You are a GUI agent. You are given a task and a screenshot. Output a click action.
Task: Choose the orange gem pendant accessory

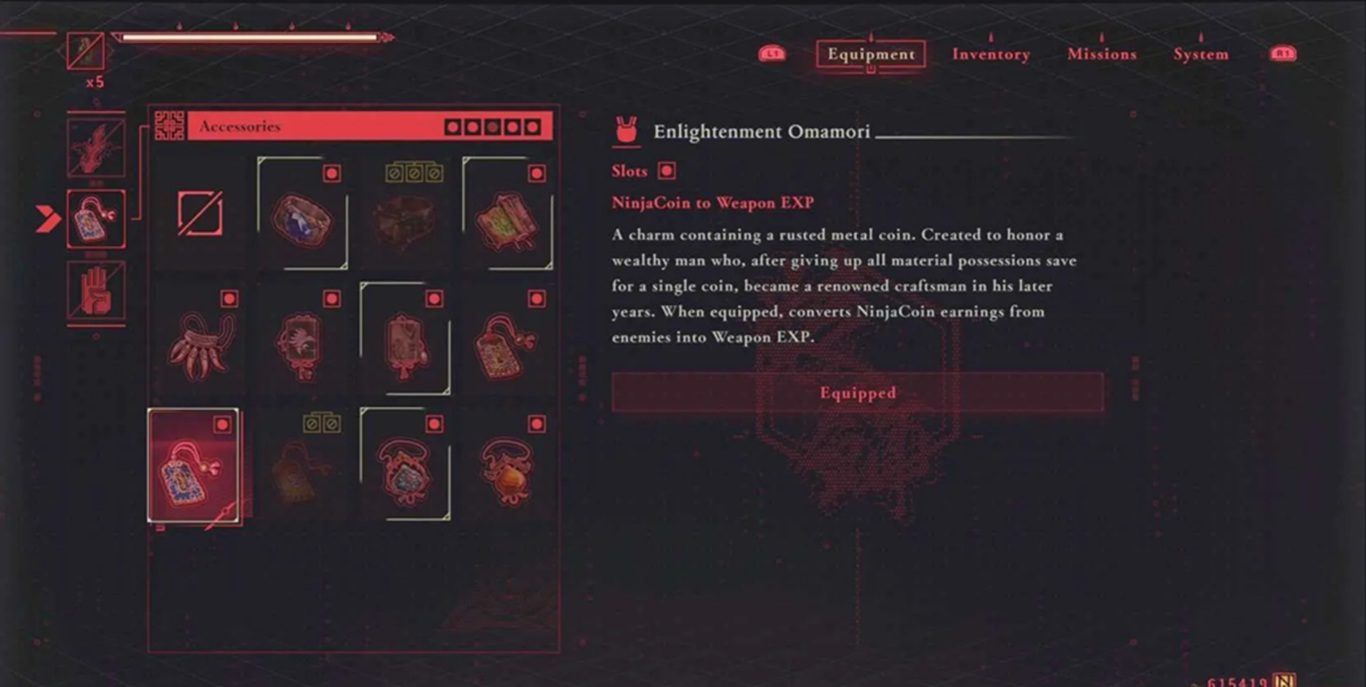tap(507, 466)
